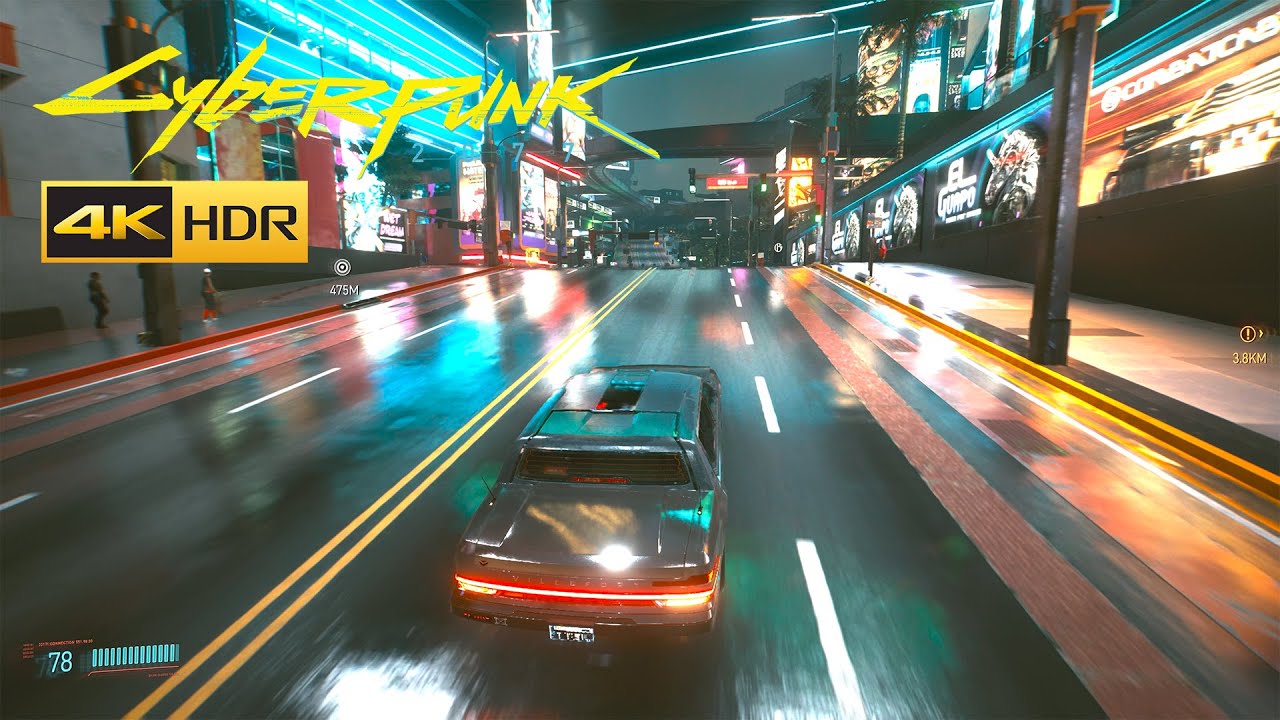Select the player's car on the road

point(600,500)
